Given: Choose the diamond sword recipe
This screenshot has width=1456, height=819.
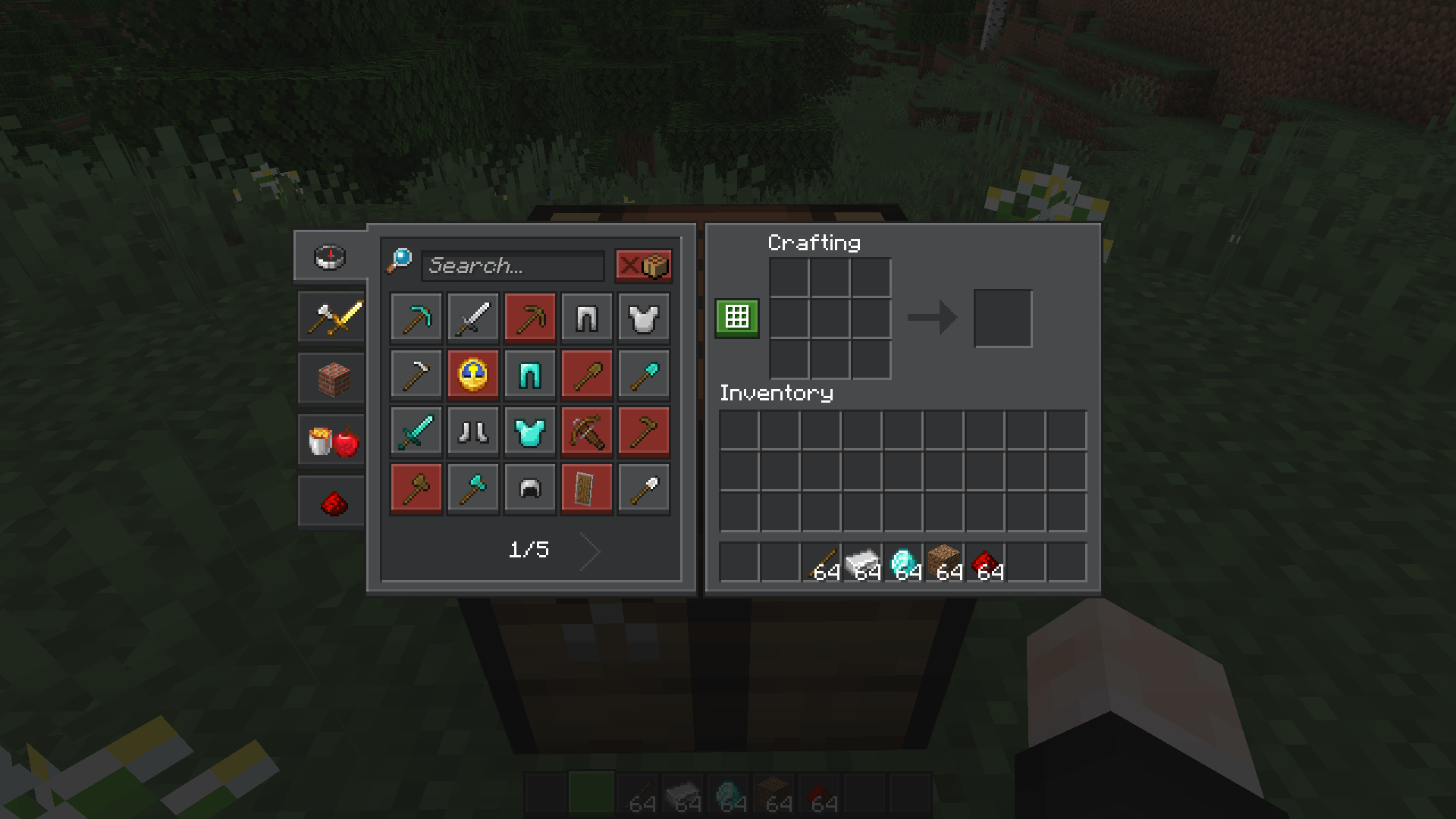Looking at the screenshot, I should 416,431.
